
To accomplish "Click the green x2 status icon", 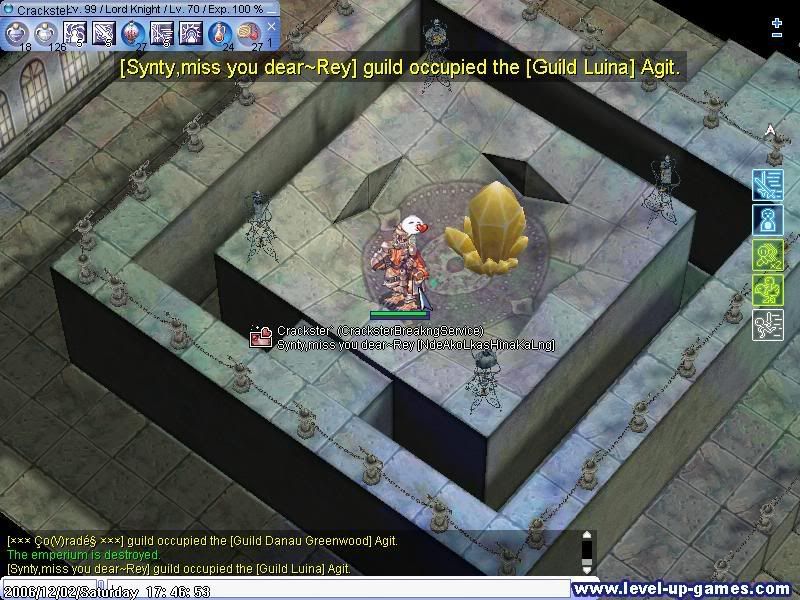I will click(x=766, y=254).
